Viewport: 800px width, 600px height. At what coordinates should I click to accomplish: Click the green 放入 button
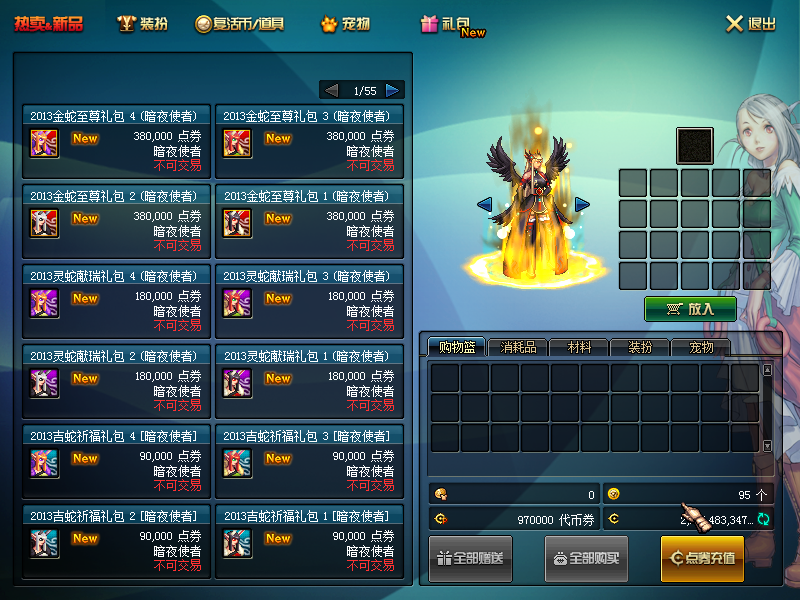(690, 309)
